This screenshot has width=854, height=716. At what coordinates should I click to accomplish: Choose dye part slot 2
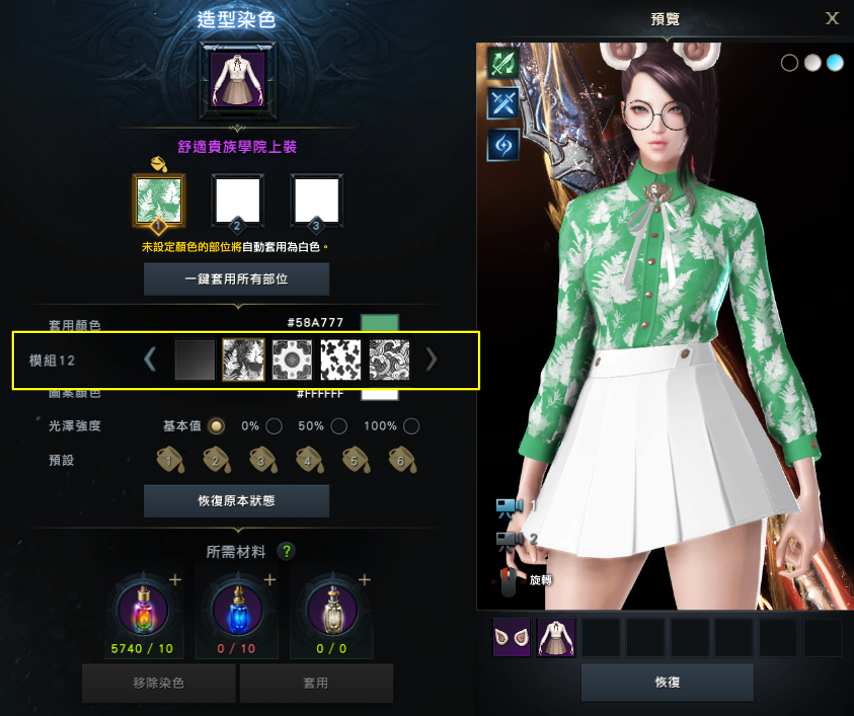coord(237,201)
